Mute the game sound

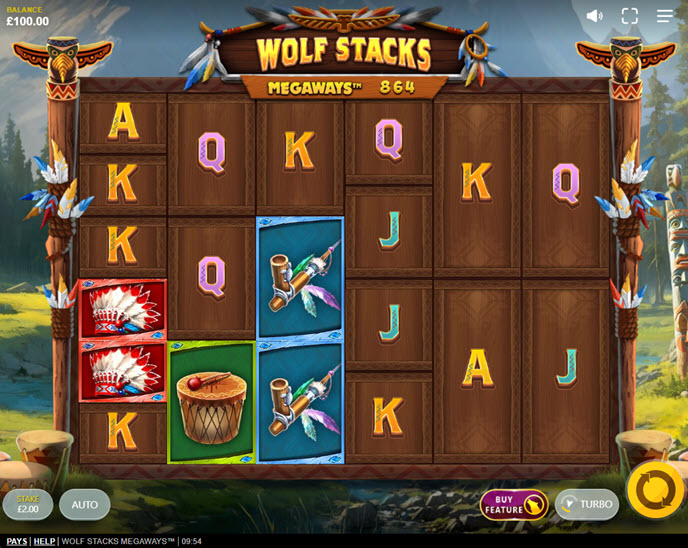tap(595, 16)
